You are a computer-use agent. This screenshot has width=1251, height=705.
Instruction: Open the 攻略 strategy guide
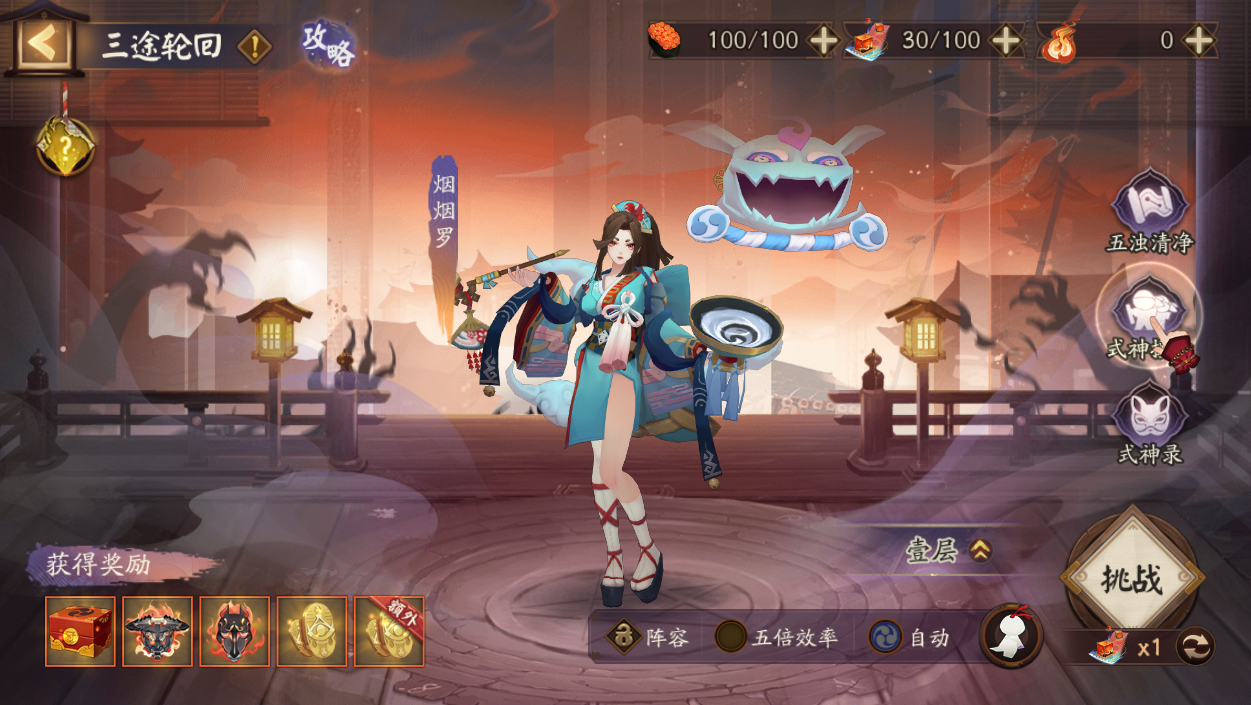click(x=329, y=45)
